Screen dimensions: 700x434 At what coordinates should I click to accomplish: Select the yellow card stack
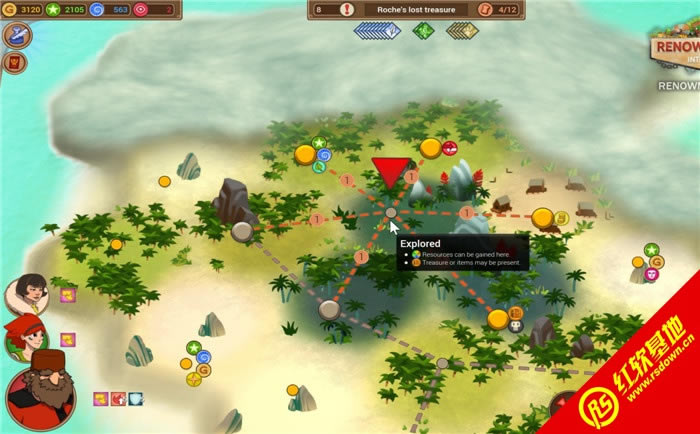pyautogui.click(x=461, y=30)
